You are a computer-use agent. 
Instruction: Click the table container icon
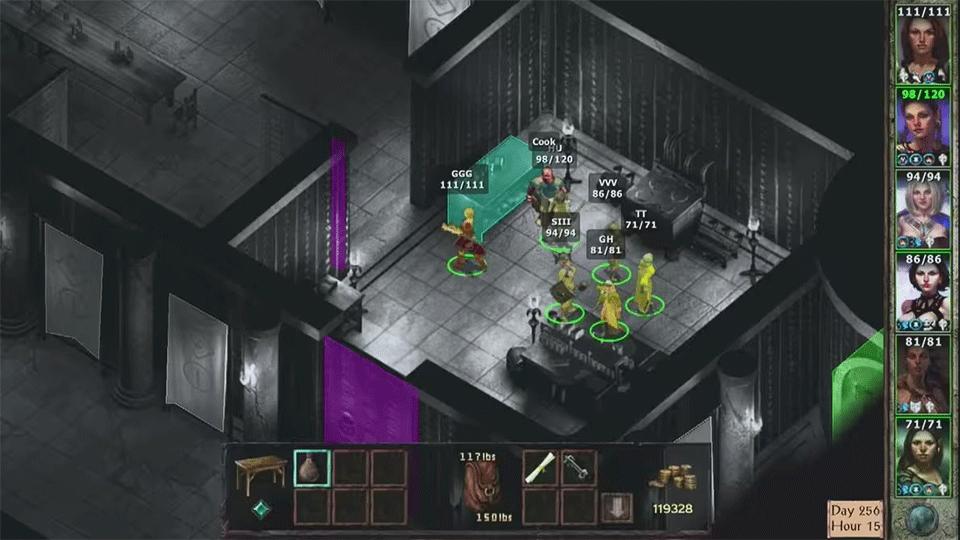pos(260,472)
